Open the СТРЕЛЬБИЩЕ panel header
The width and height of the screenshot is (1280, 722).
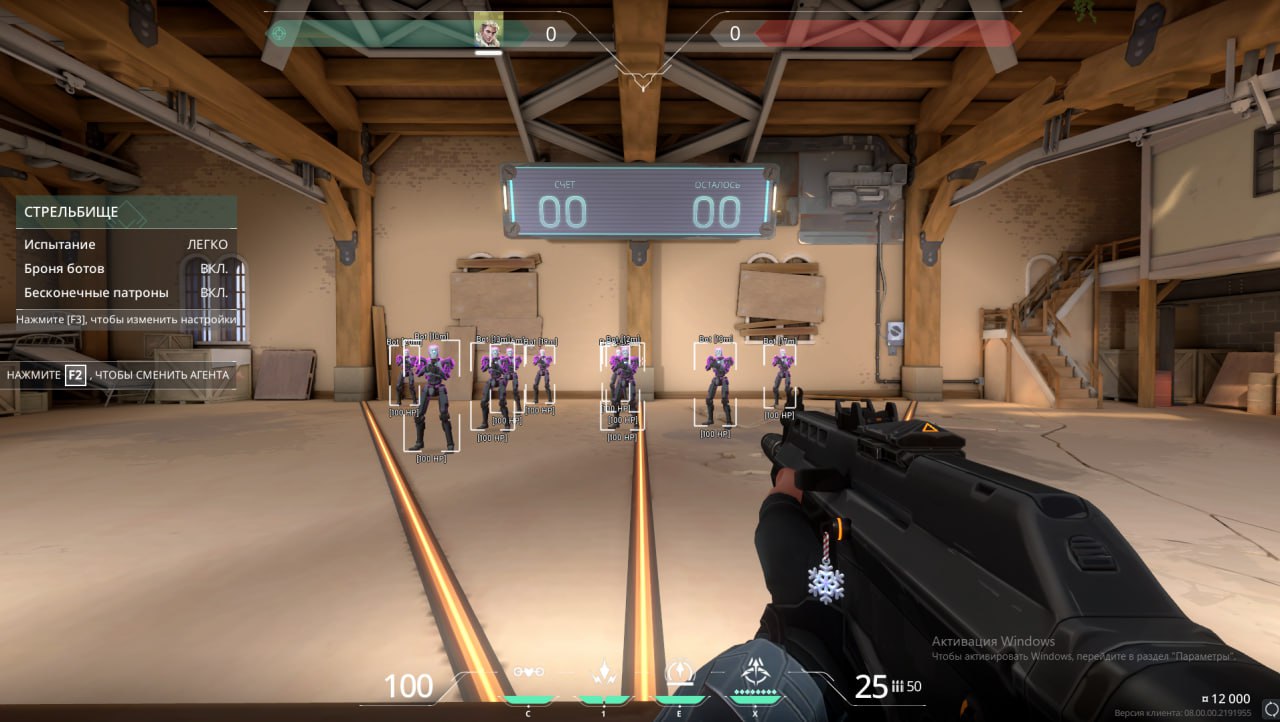126,212
